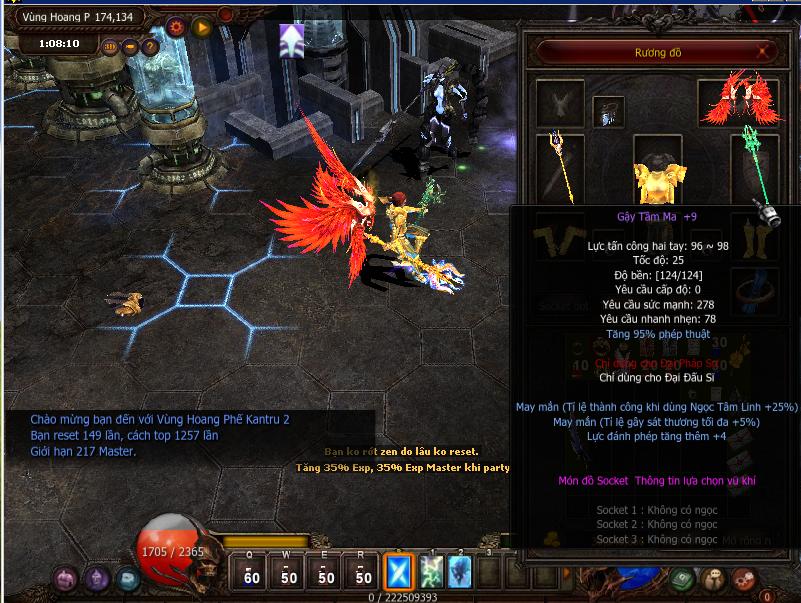Activate the green lightning skill icon
801x603 pixels.
pos(432,572)
